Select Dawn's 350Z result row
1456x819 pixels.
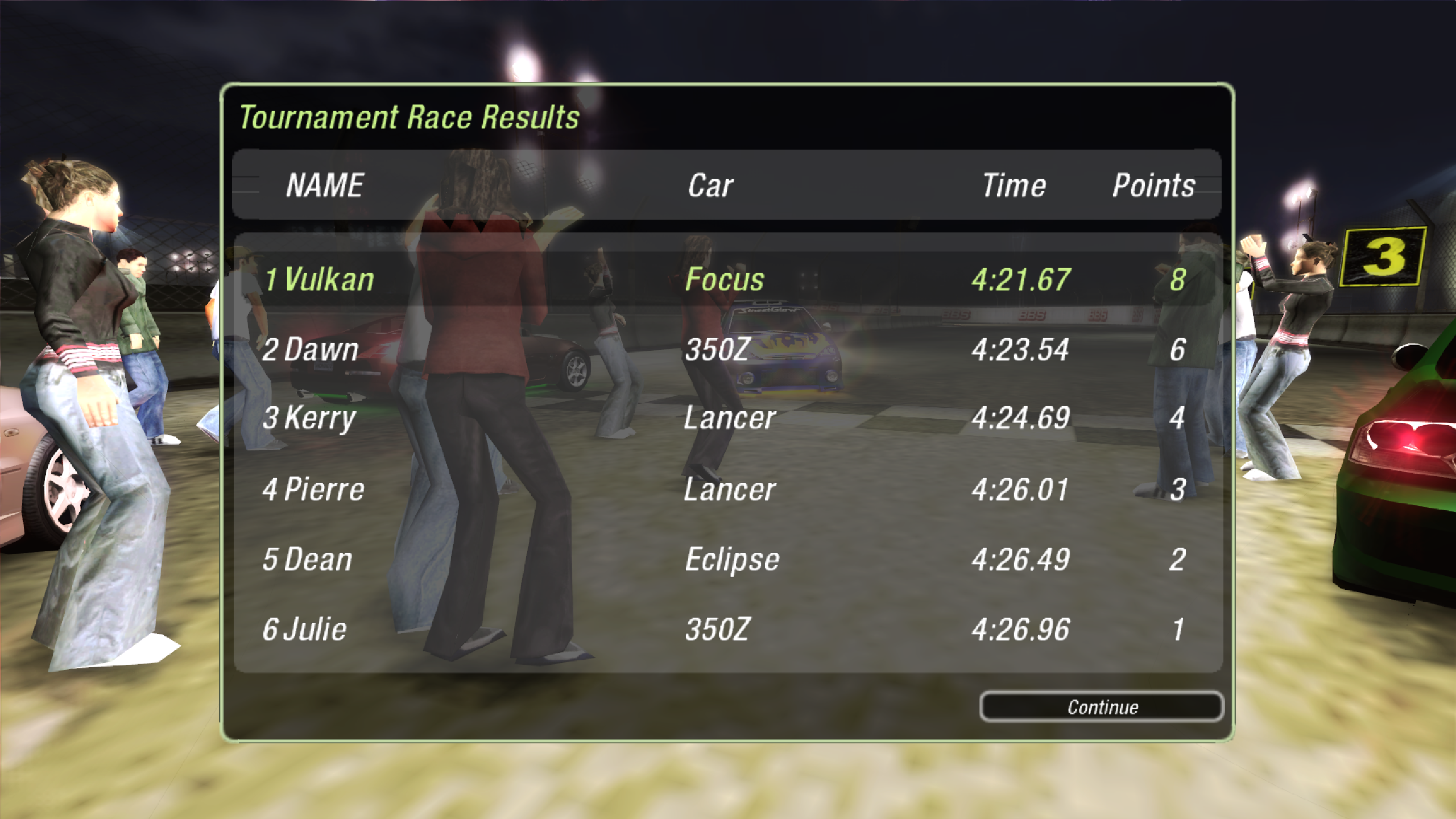[x=727, y=349]
